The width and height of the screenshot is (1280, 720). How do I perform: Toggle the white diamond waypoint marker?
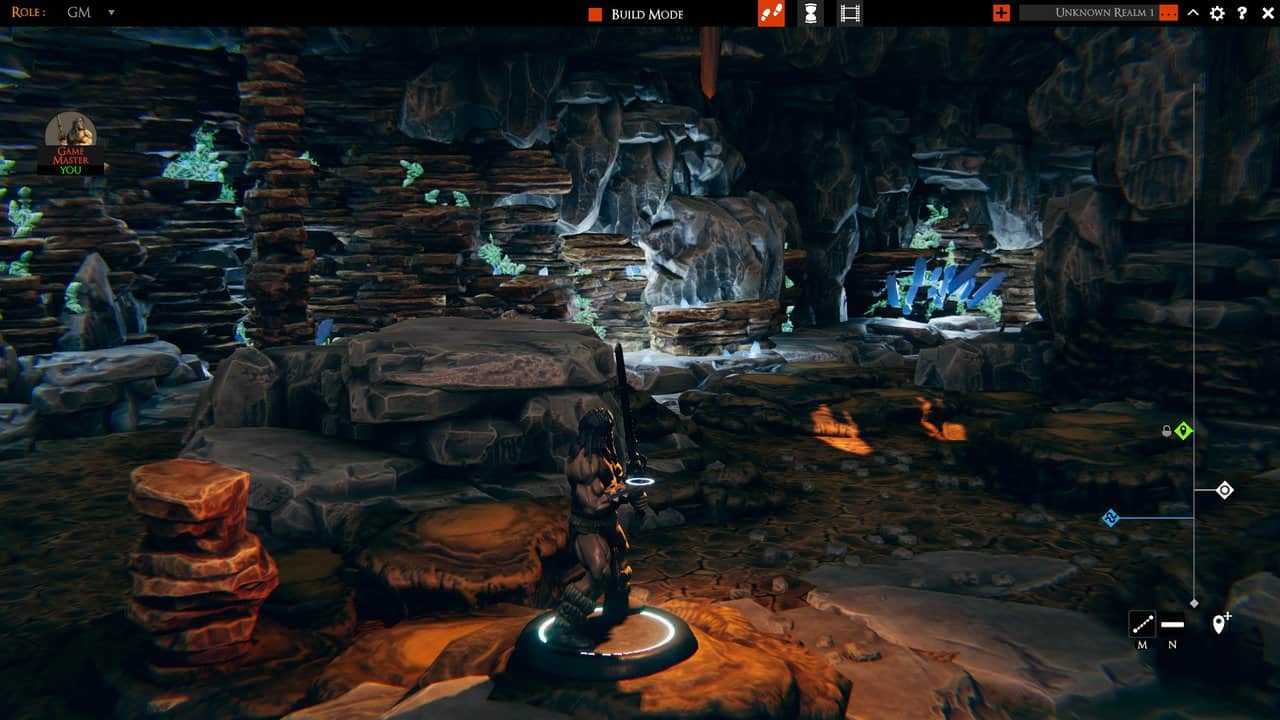1225,490
